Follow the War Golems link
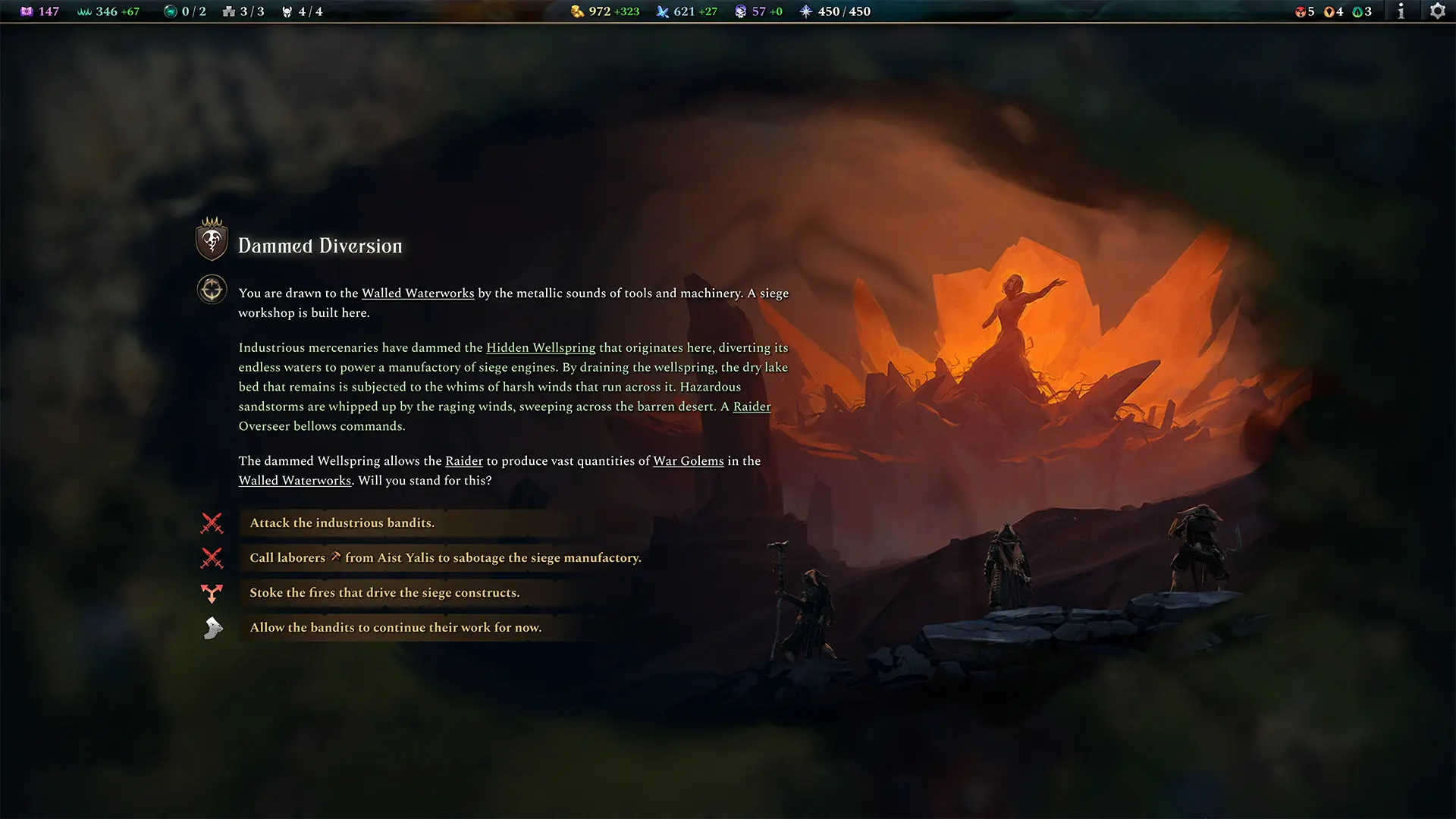 click(688, 461)
